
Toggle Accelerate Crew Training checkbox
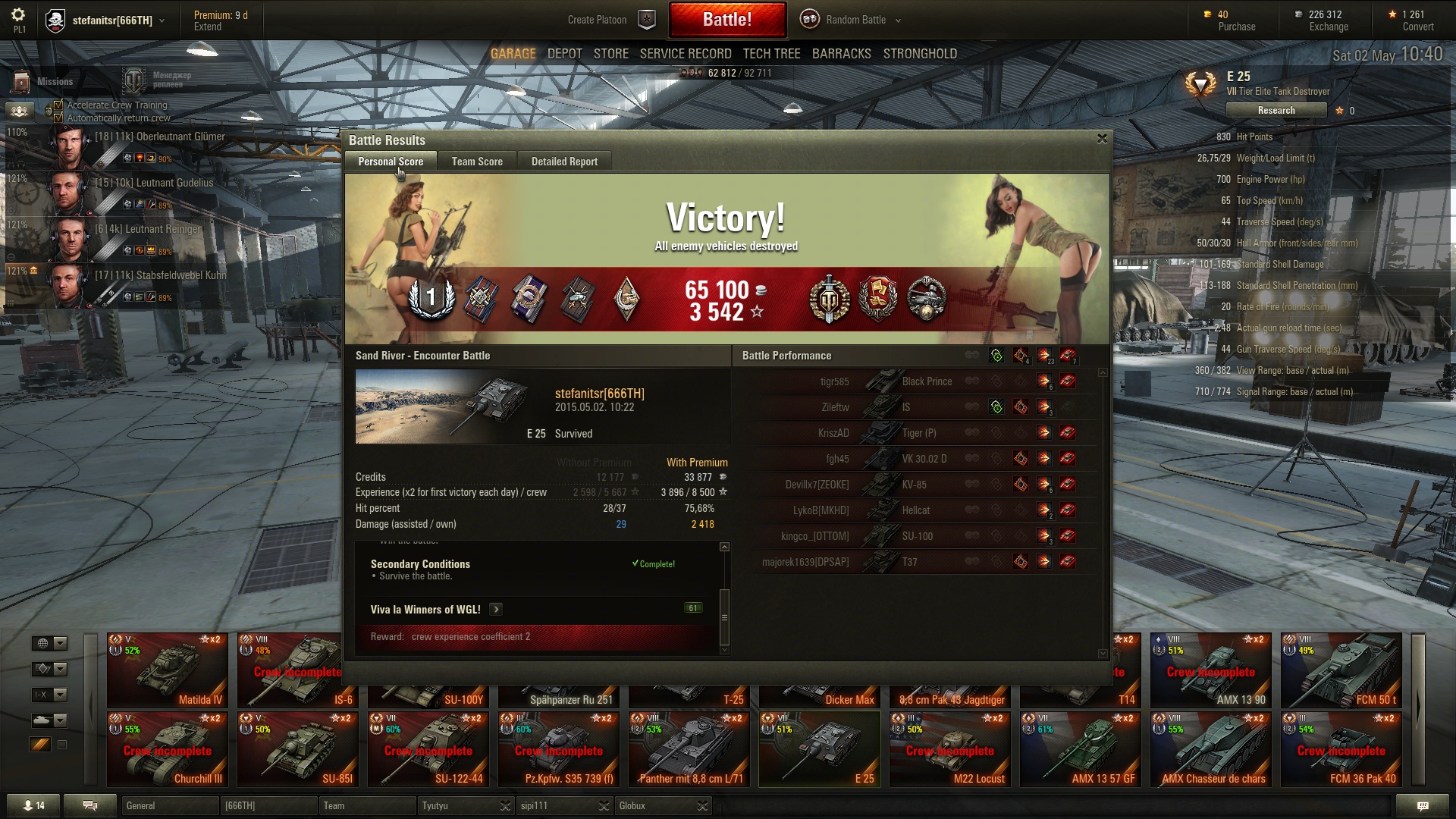coord(58,105)
